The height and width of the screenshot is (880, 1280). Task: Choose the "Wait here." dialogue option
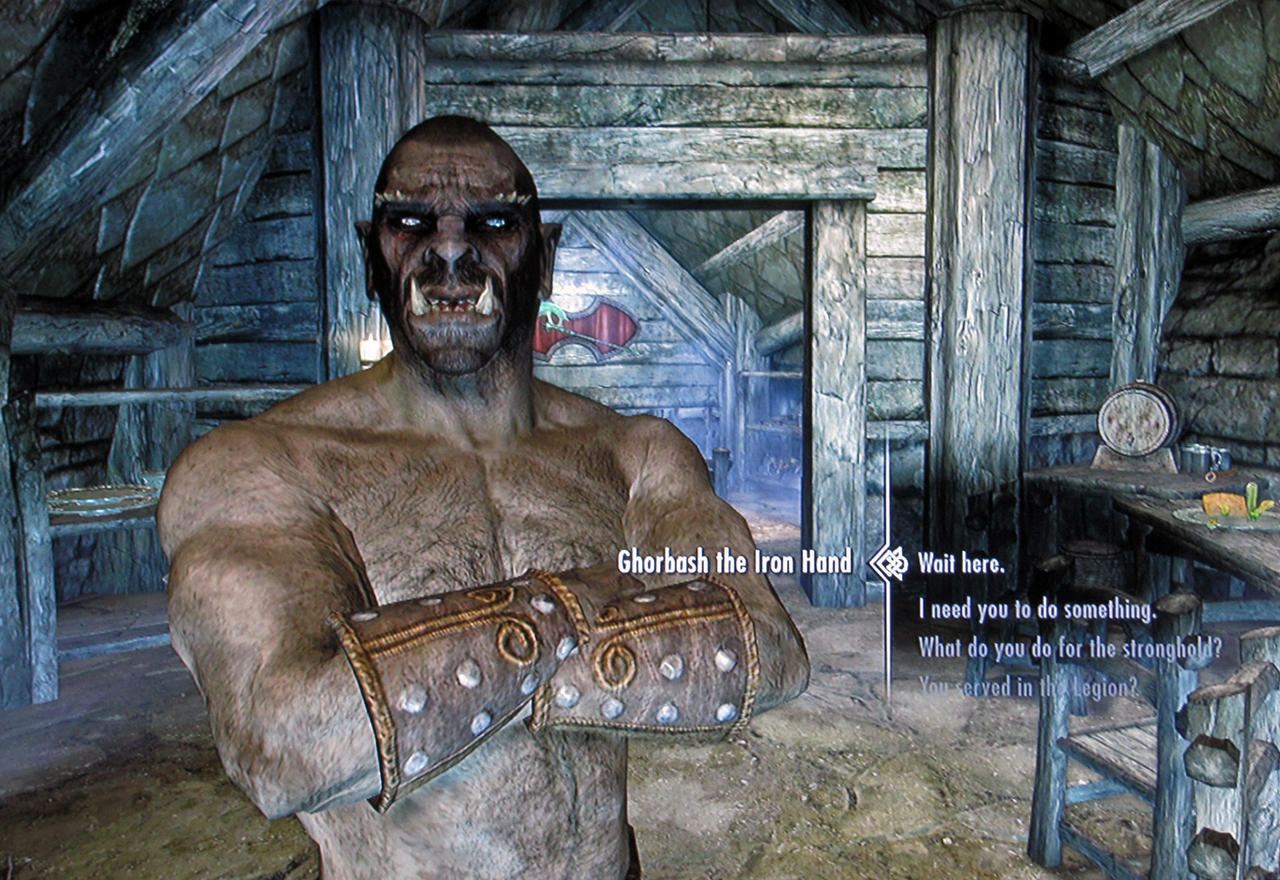(961, 563)
